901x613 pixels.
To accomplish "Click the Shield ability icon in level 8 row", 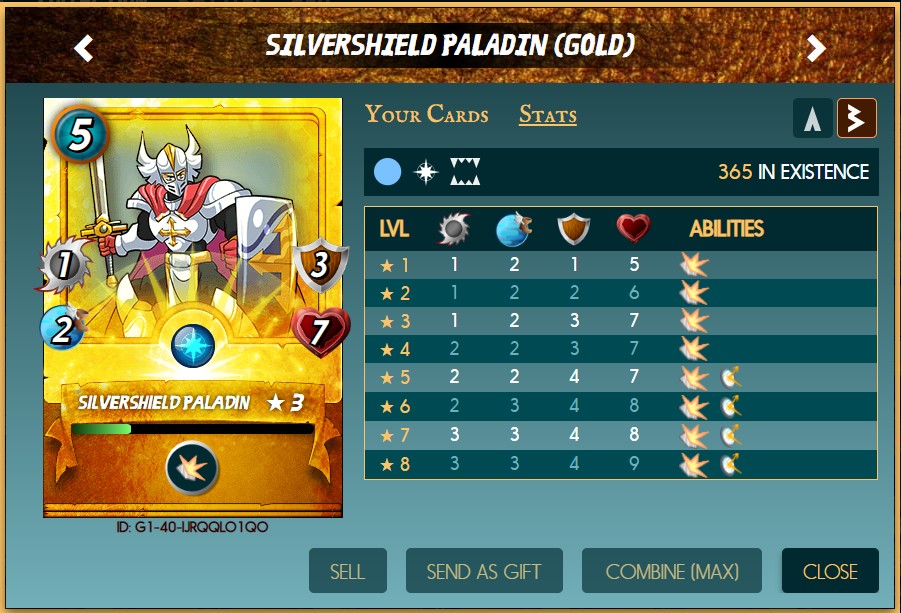I will (x=731, y=464).
